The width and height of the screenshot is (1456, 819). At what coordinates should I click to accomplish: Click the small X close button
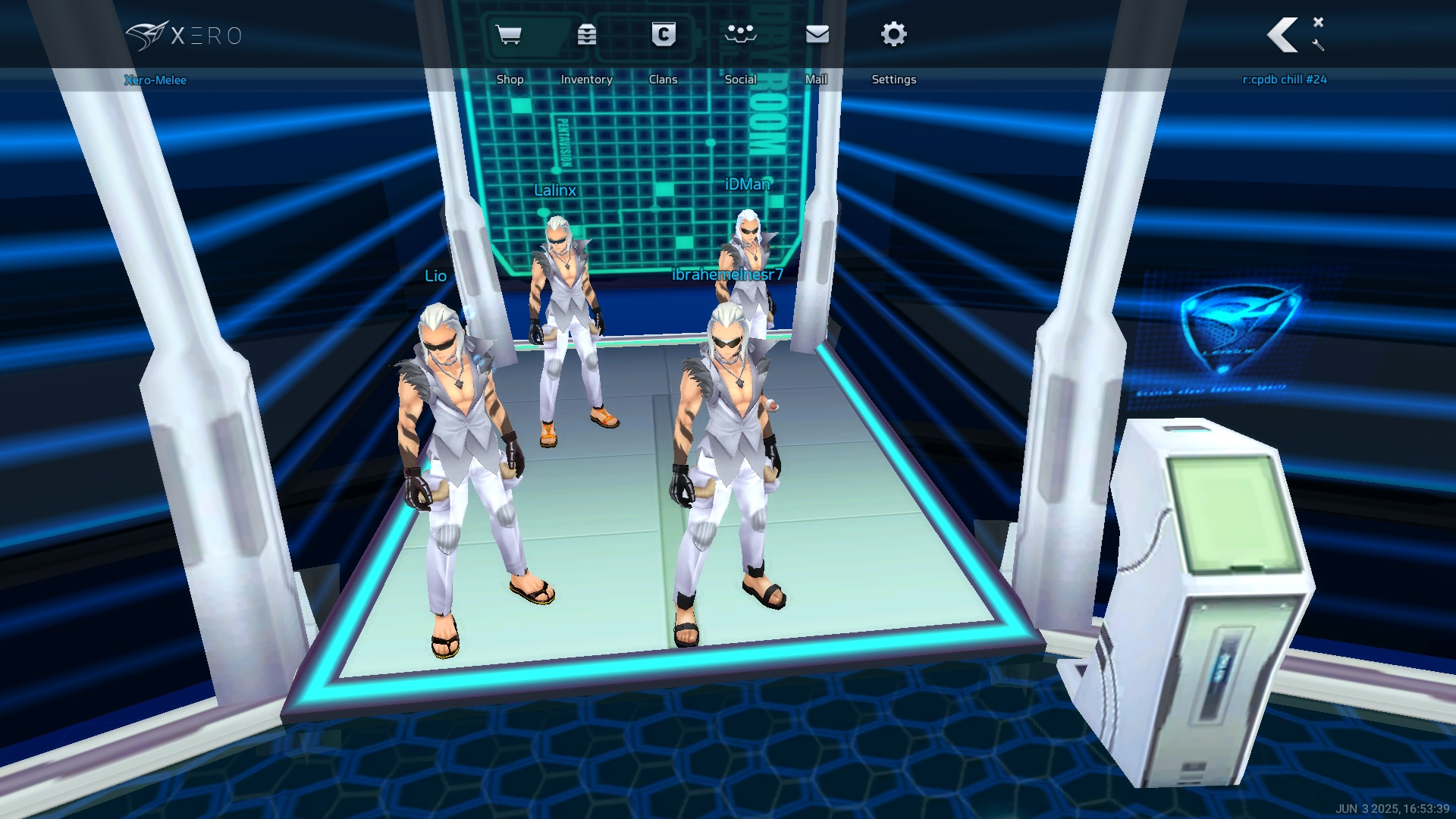(1318, 22)
